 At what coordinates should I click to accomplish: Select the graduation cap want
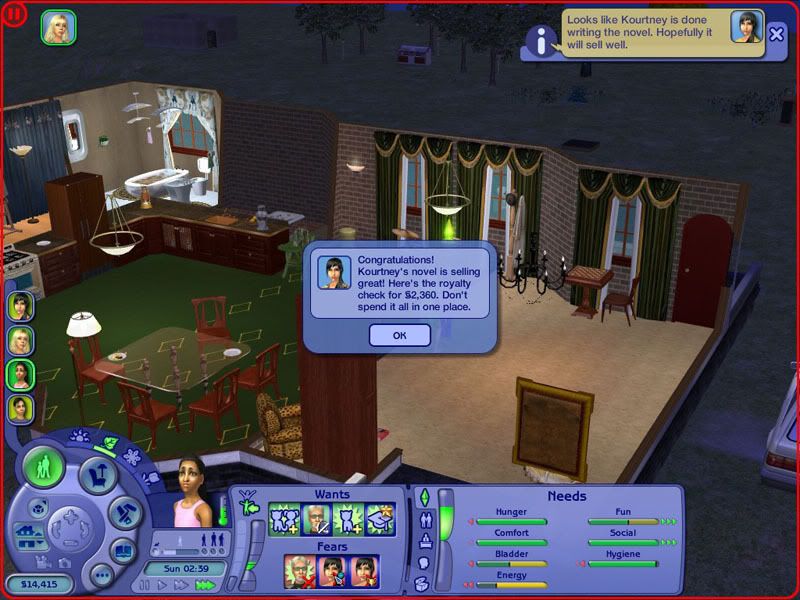[x=380, y=520]
